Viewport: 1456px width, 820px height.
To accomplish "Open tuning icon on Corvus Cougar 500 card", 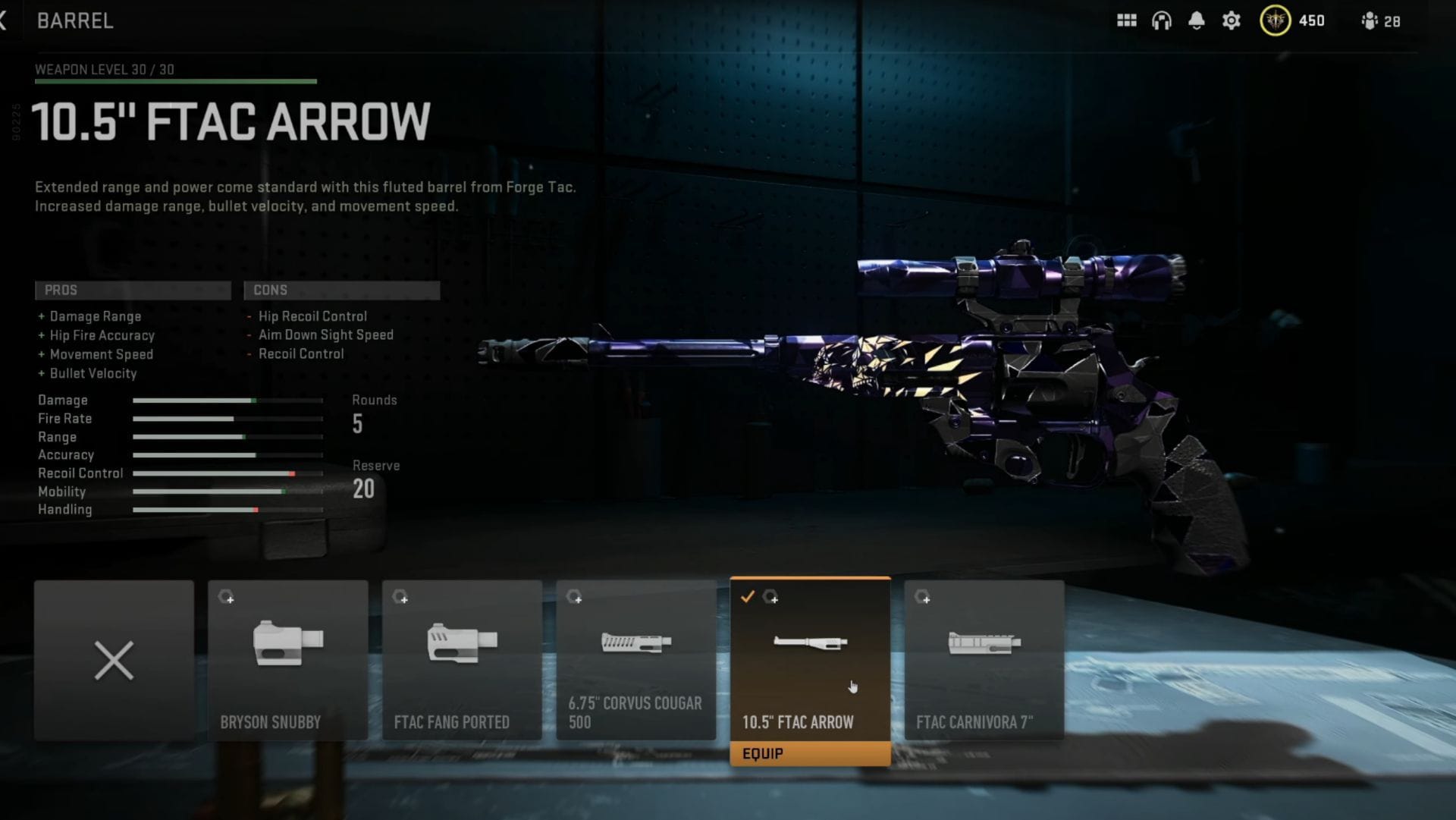I will (x=574, y=598).
